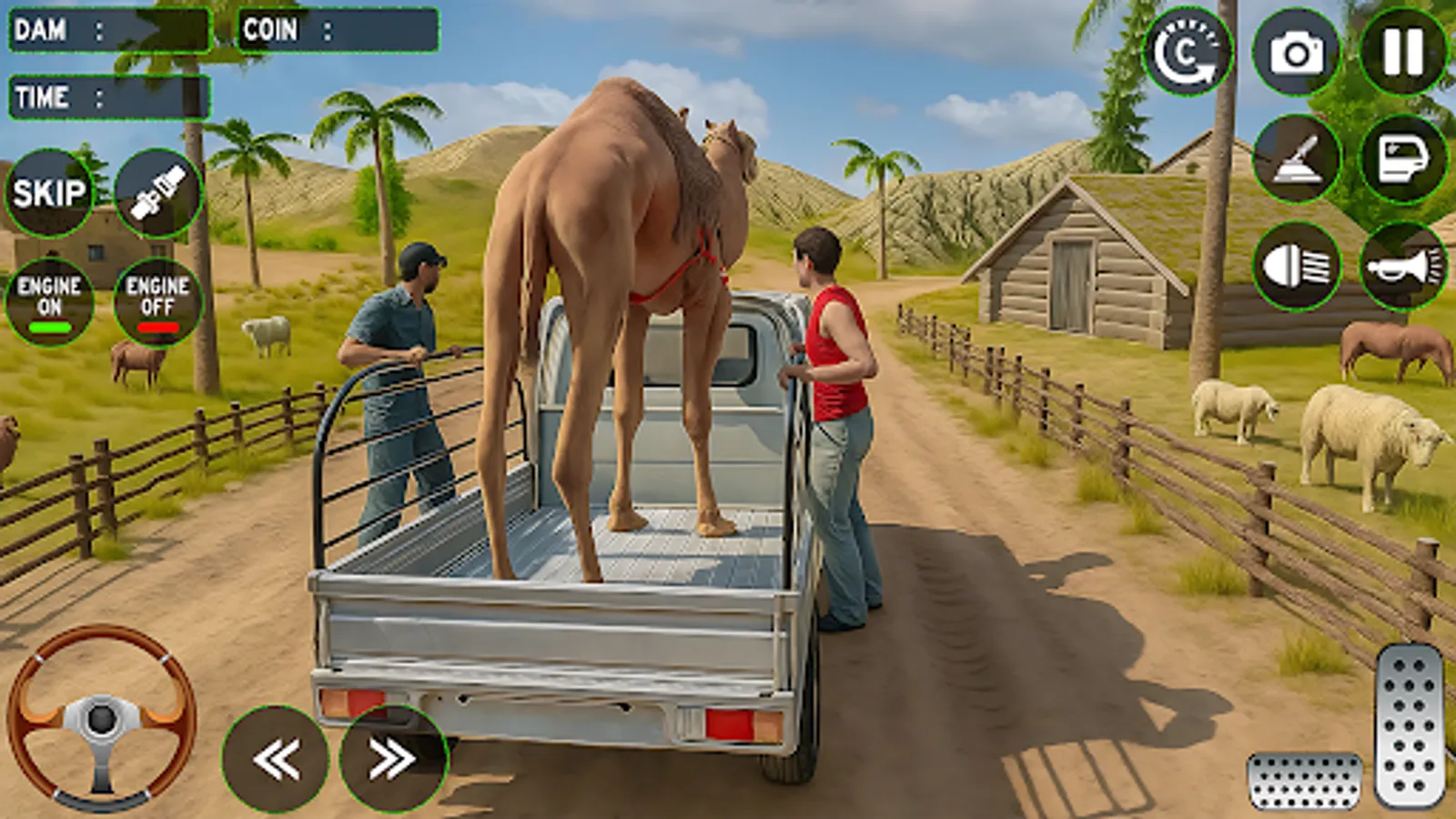Pause the game
The image size is (1456, 819).
click(1402, 52)
